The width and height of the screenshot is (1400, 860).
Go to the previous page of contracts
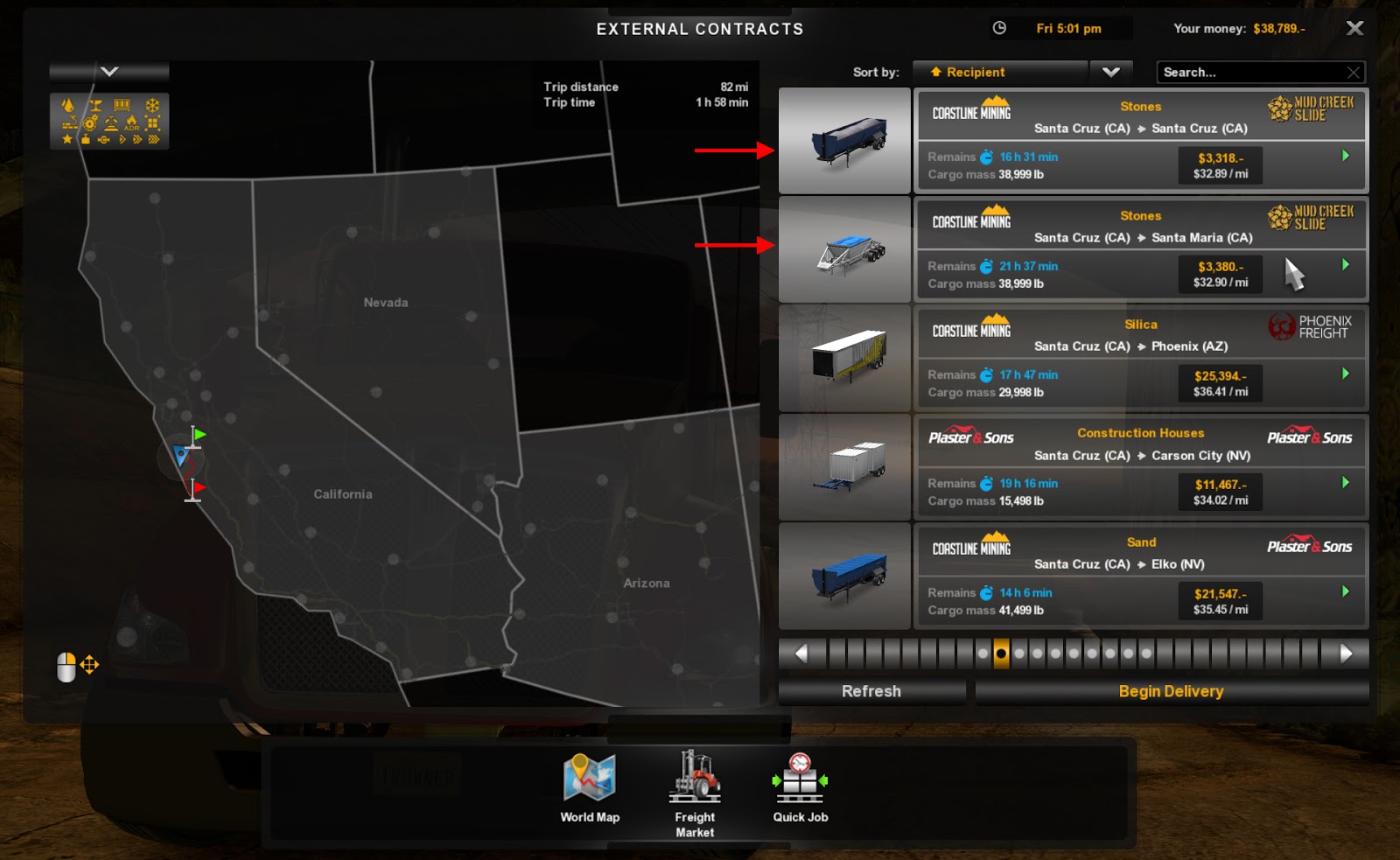(801, 654)
